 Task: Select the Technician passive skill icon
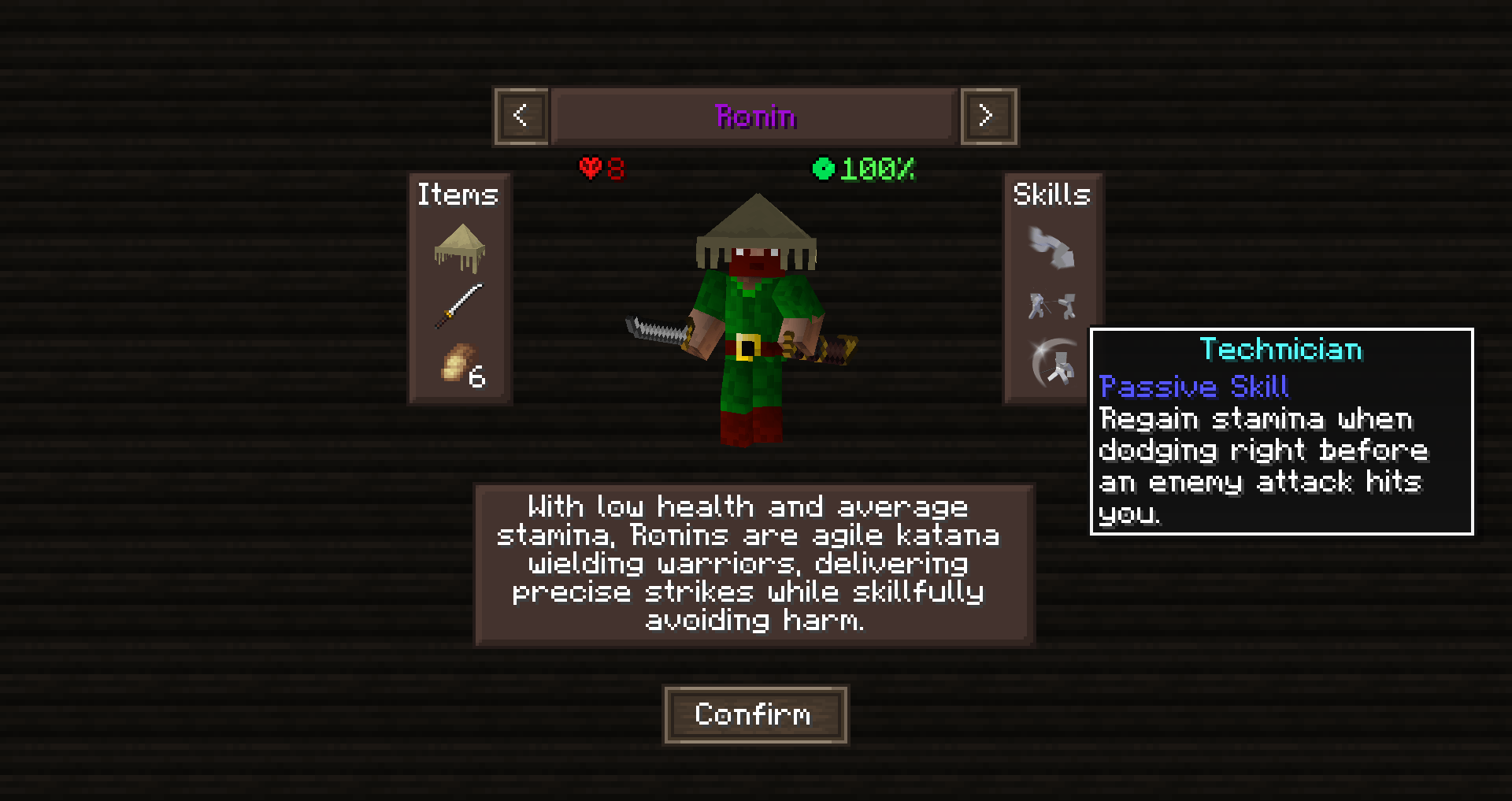(1054, 364)
